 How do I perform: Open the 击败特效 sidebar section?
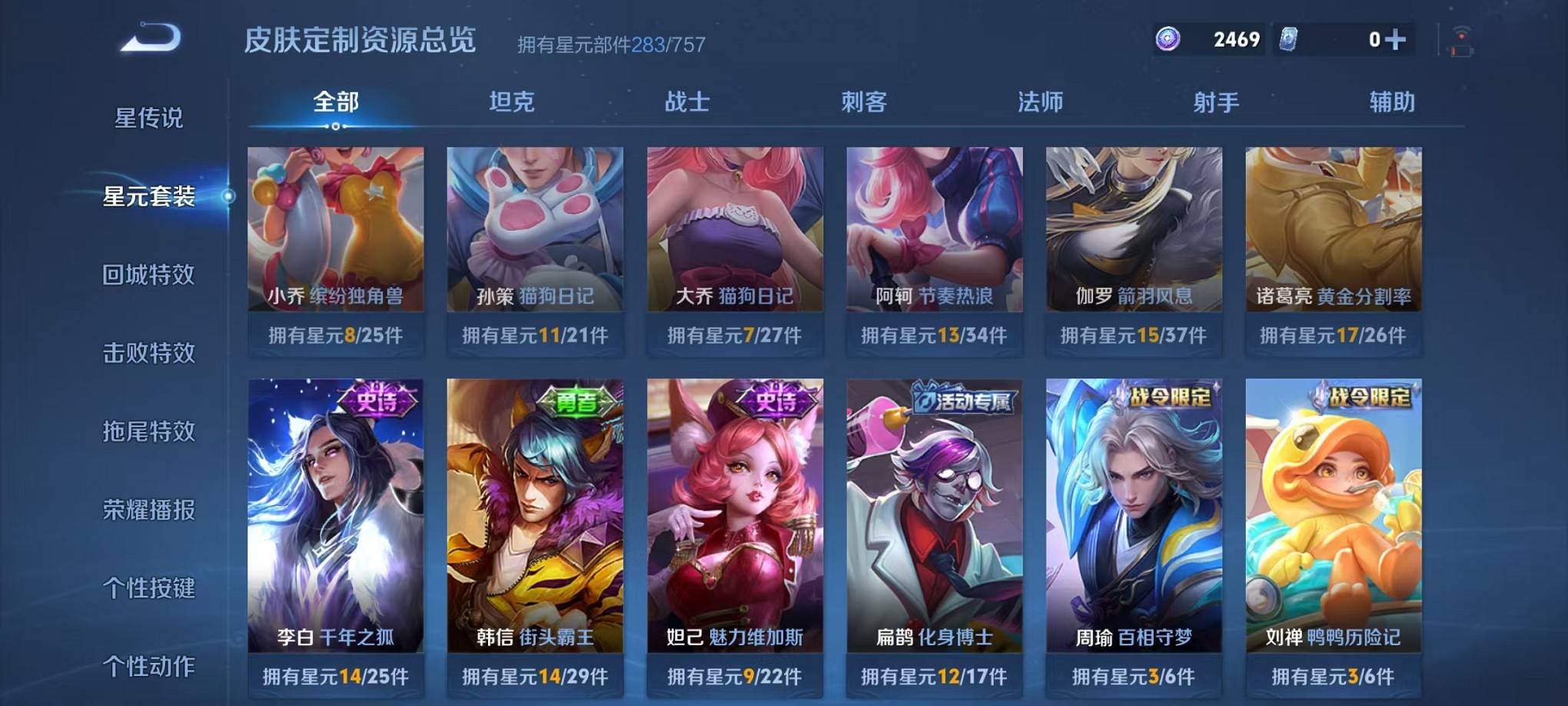click(148, 353)
